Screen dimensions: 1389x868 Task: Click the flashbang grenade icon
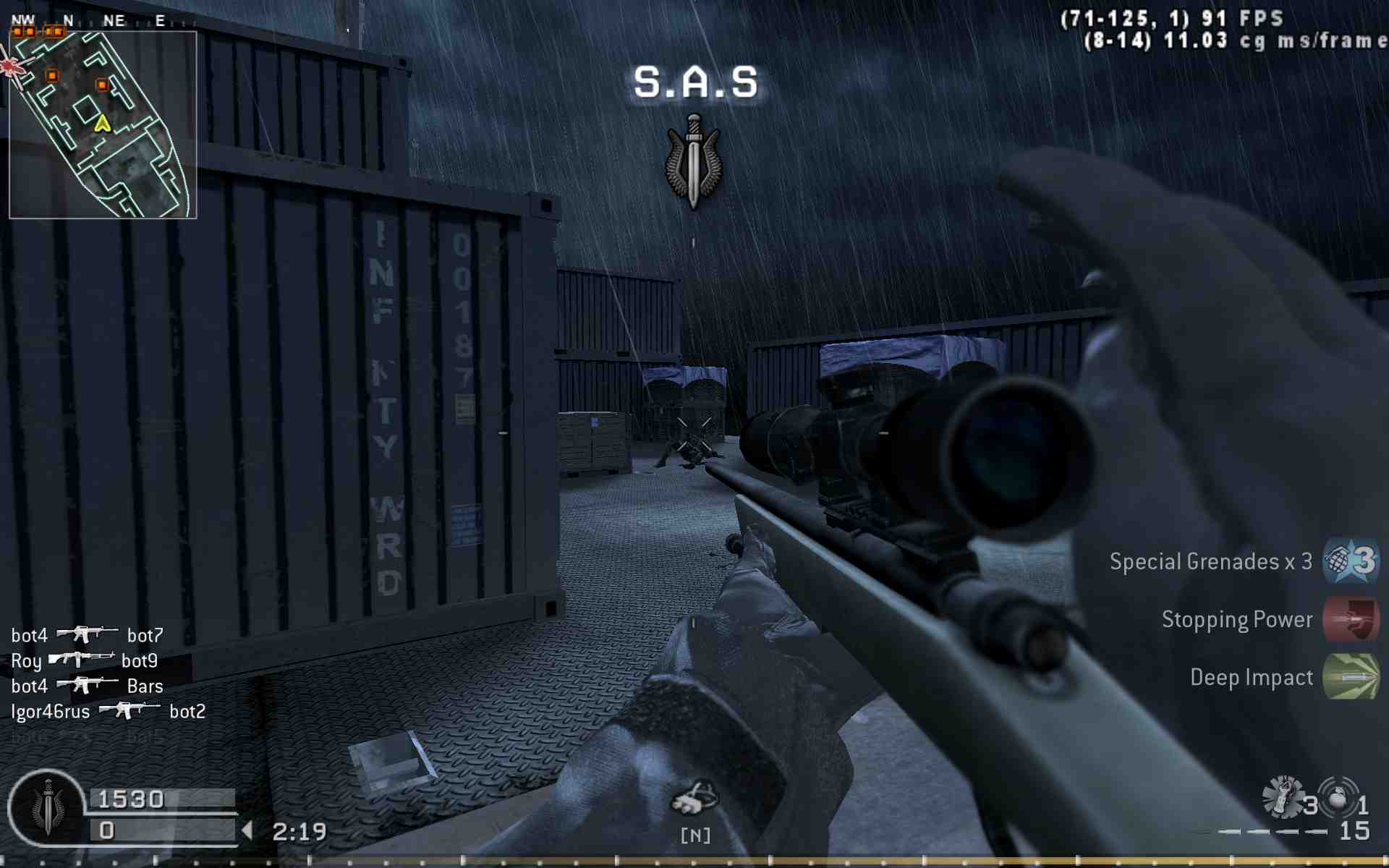1283,797
